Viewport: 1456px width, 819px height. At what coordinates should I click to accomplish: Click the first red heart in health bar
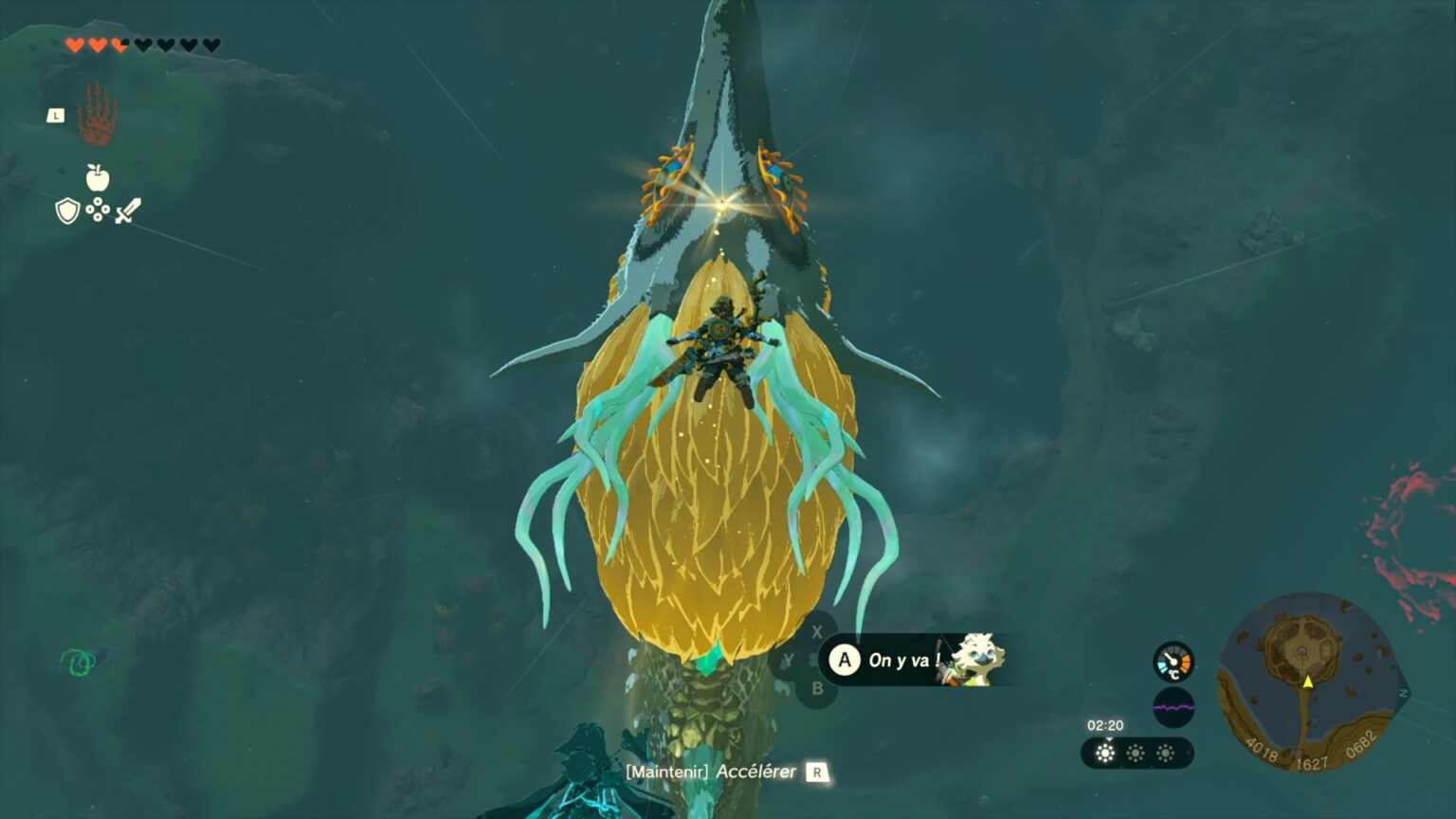(x=75, y=45)
